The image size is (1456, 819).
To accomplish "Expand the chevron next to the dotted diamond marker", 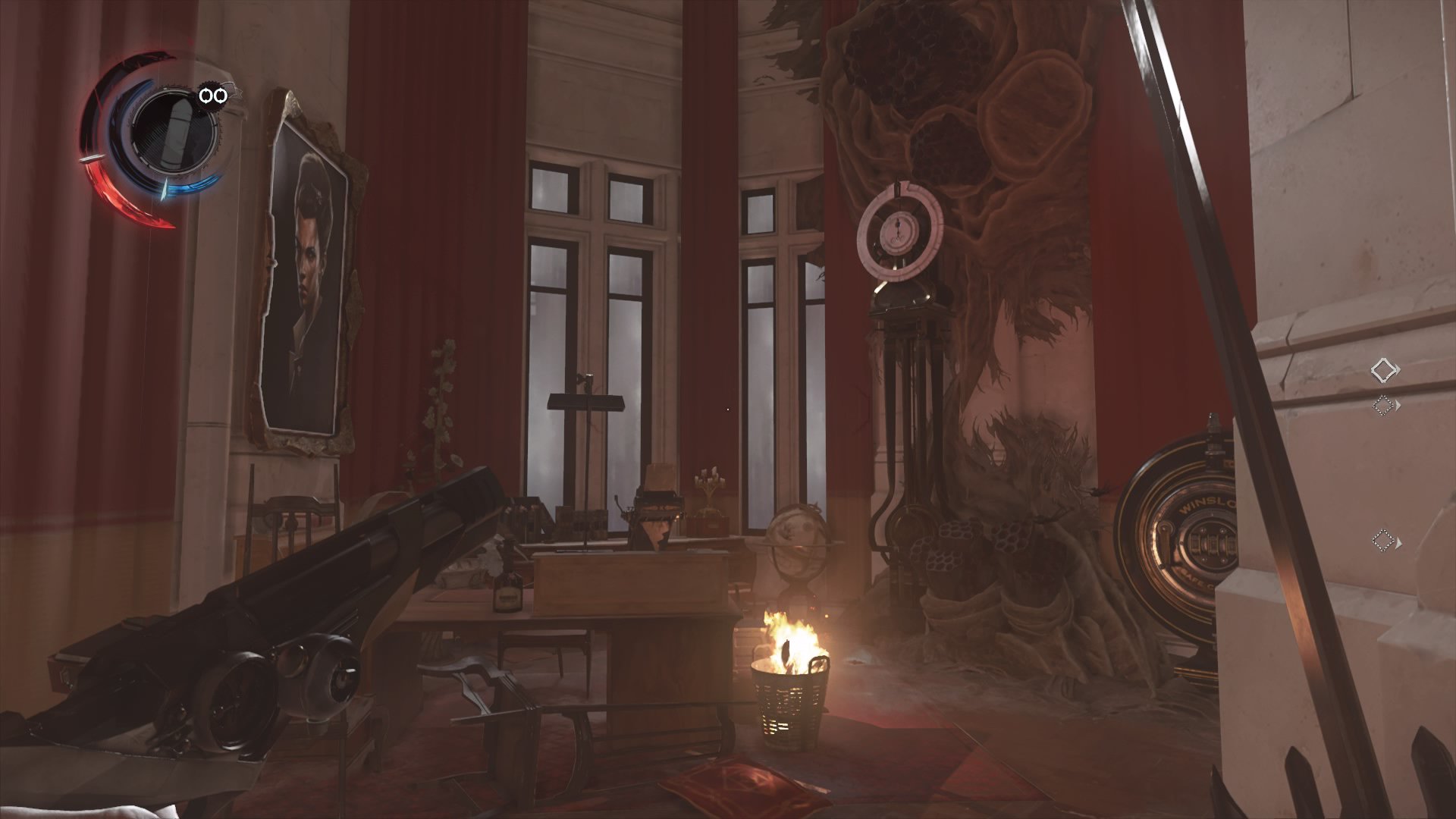I will point(1398,405).
